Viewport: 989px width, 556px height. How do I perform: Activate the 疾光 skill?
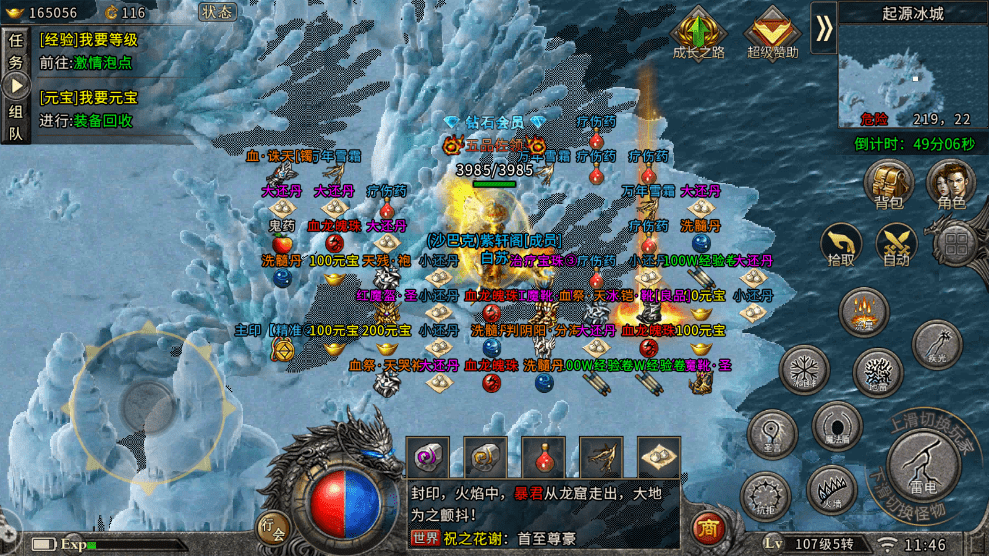coord(937,343)
